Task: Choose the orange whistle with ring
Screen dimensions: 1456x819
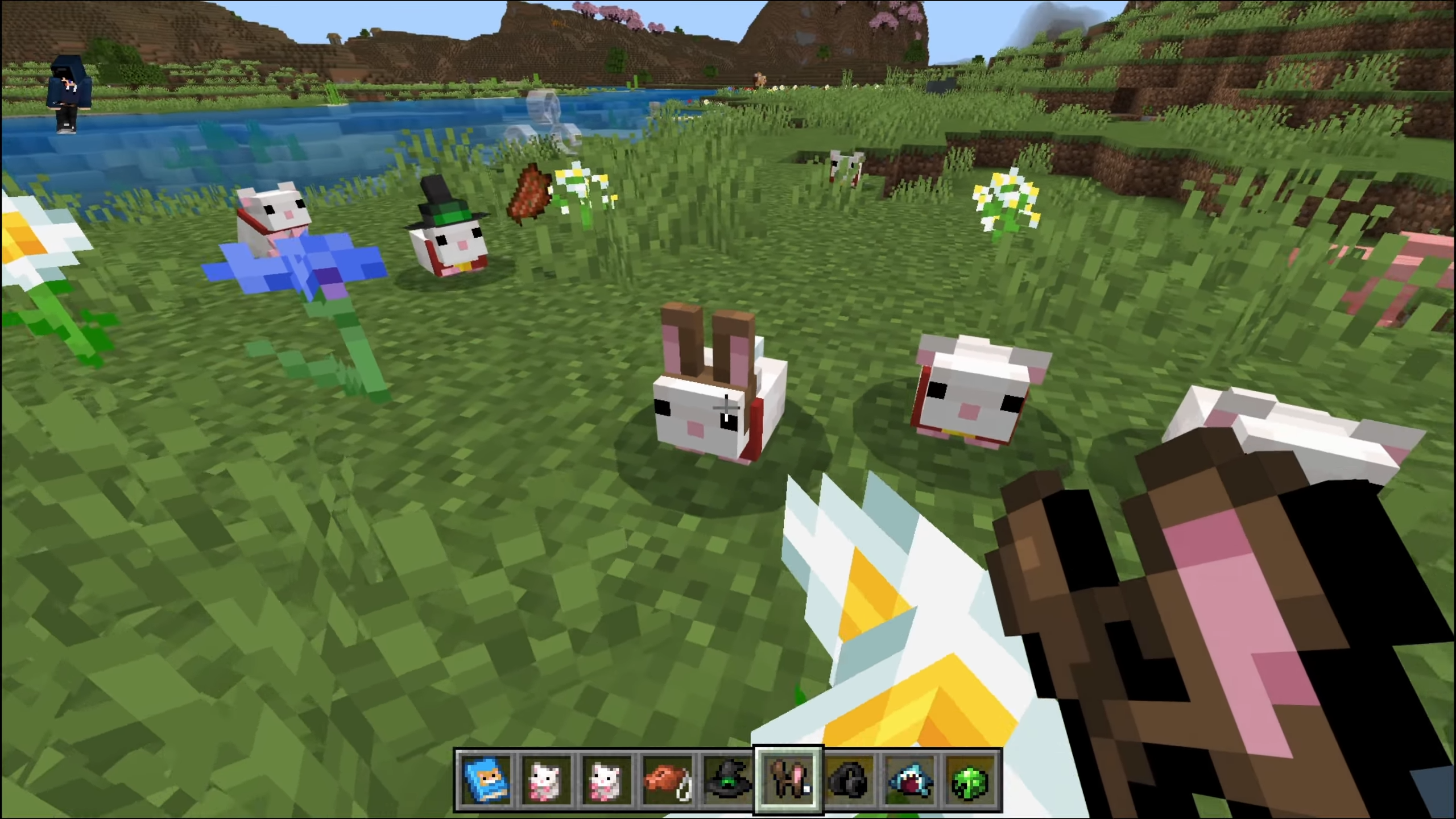Action: tap(667, 780)
